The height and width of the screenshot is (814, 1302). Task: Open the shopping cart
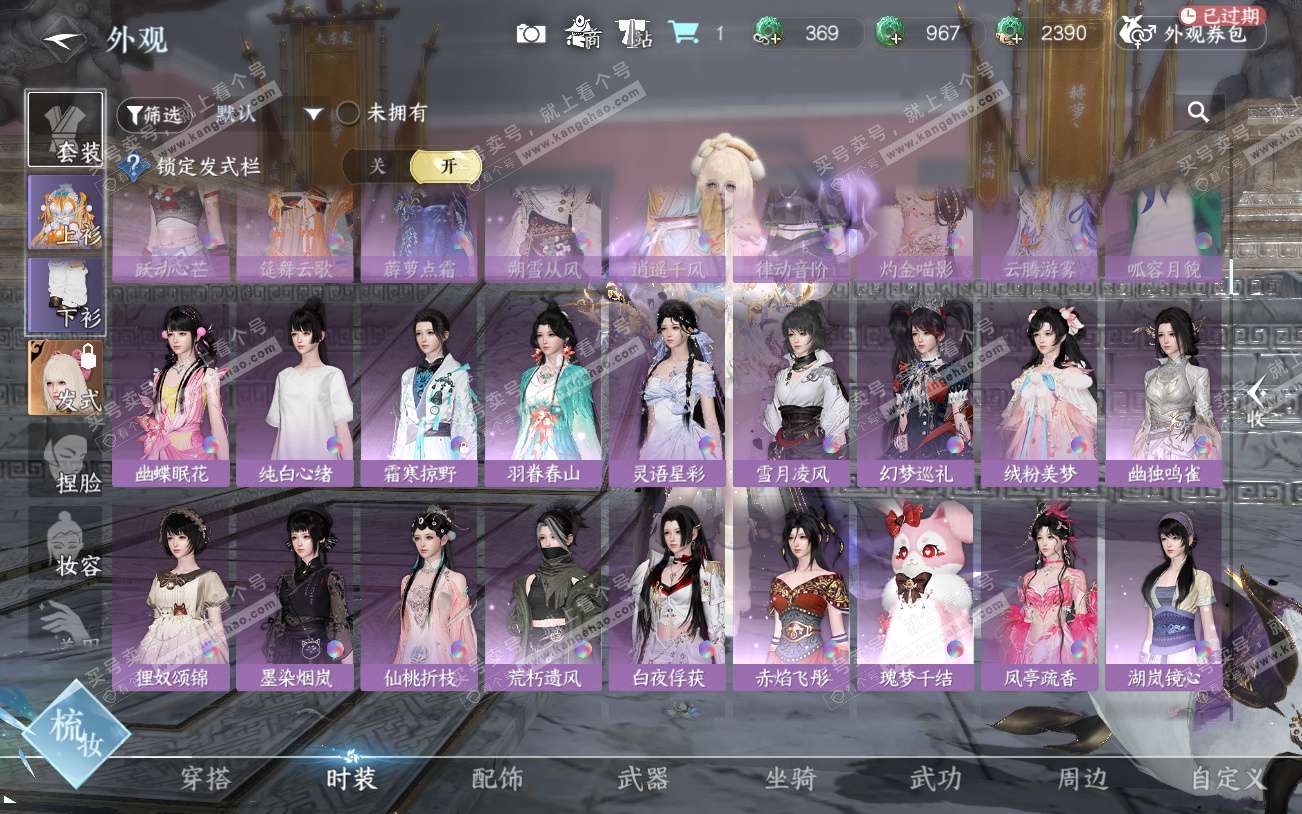click(x=684, y=33)
